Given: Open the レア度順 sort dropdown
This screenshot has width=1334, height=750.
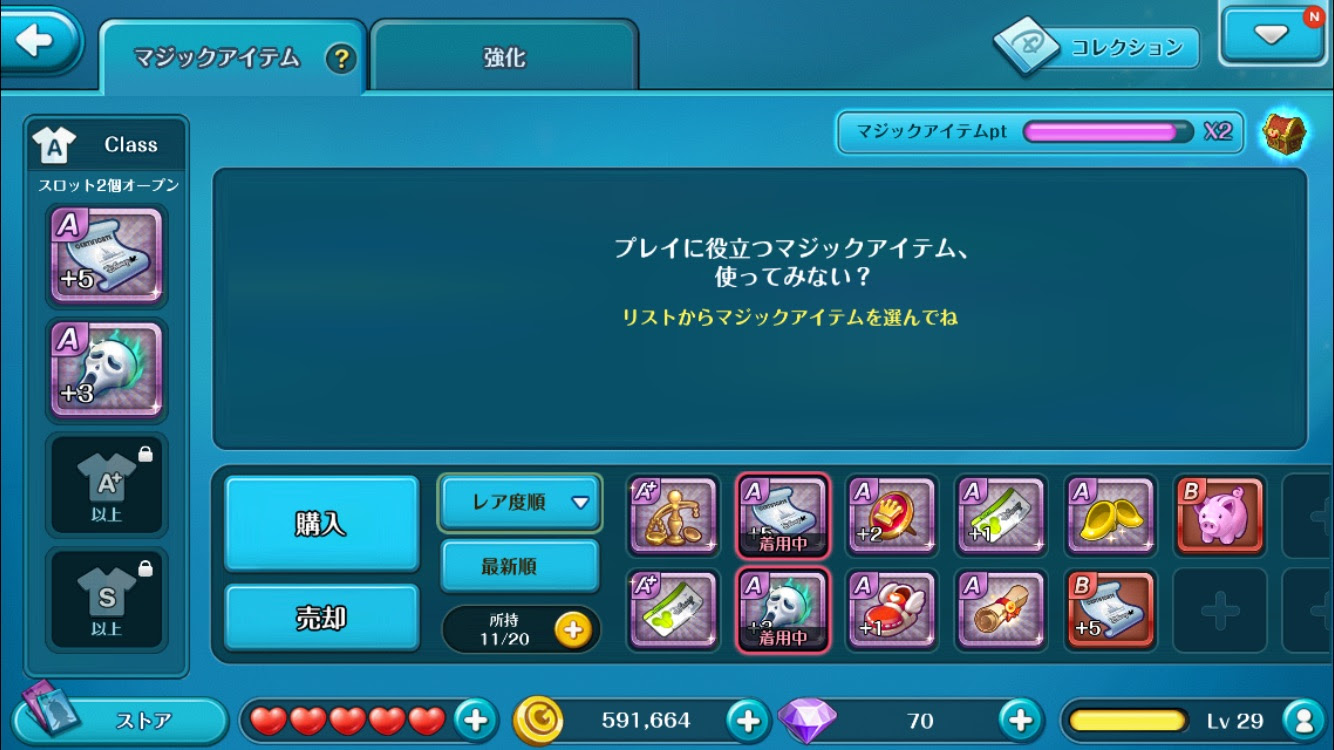Looking at the screenshot, I should tap(519, 504).
